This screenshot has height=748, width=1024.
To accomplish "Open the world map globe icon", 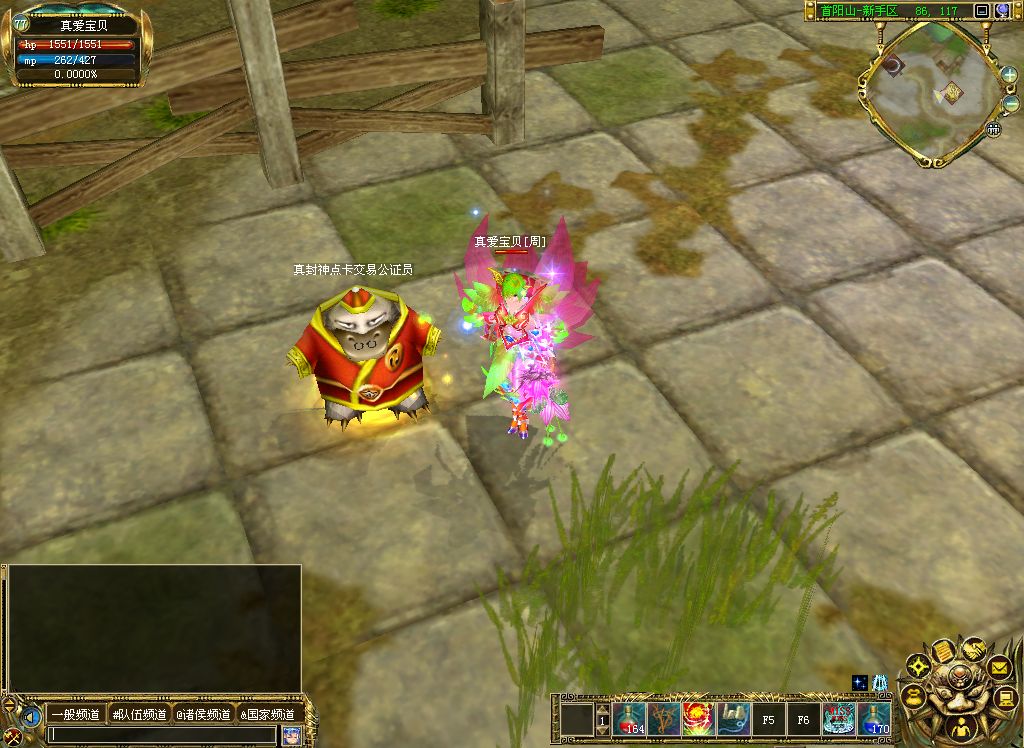I will (x=1002, y=11).
